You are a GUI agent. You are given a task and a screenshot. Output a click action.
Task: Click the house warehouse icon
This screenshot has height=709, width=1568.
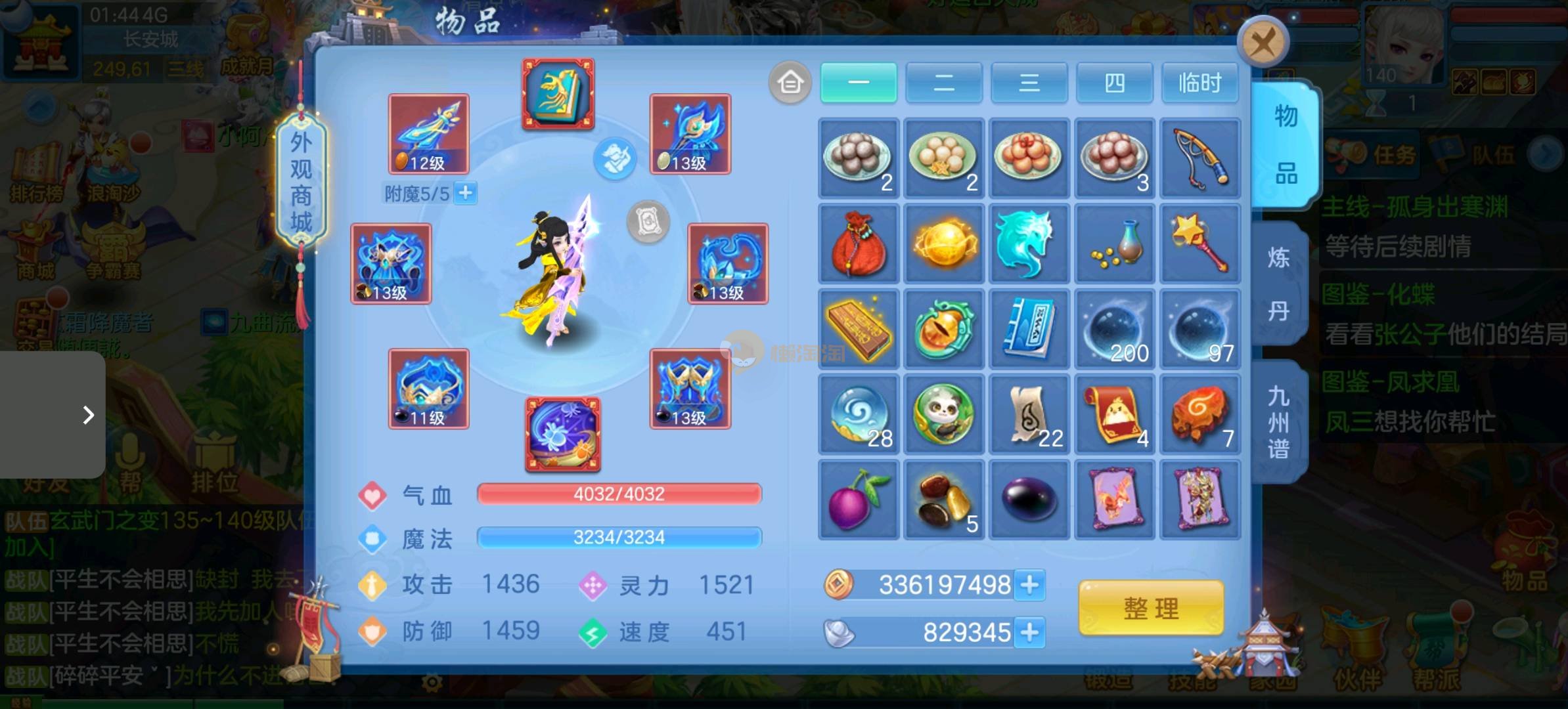click(790, 83)
